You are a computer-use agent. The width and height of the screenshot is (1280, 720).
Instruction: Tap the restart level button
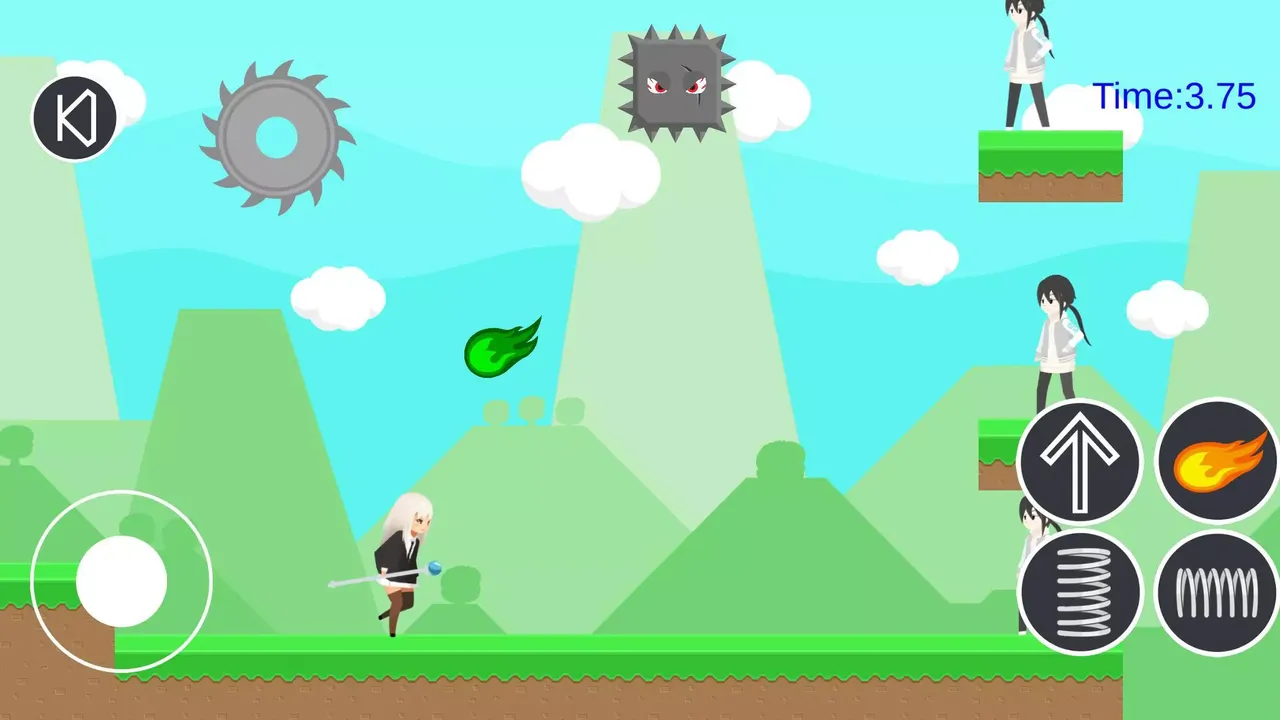(77, 117)
